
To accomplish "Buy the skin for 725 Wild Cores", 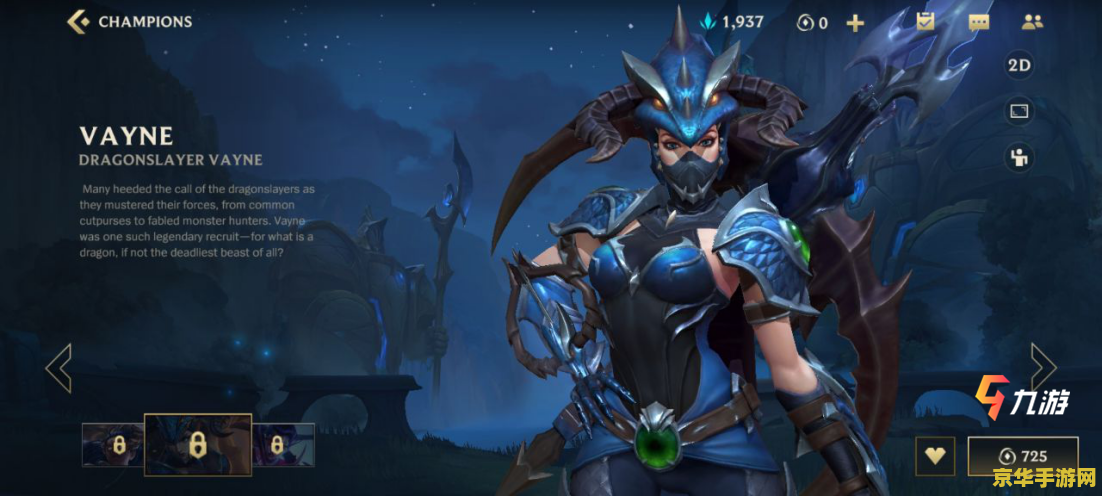I will coord(1022,456).
